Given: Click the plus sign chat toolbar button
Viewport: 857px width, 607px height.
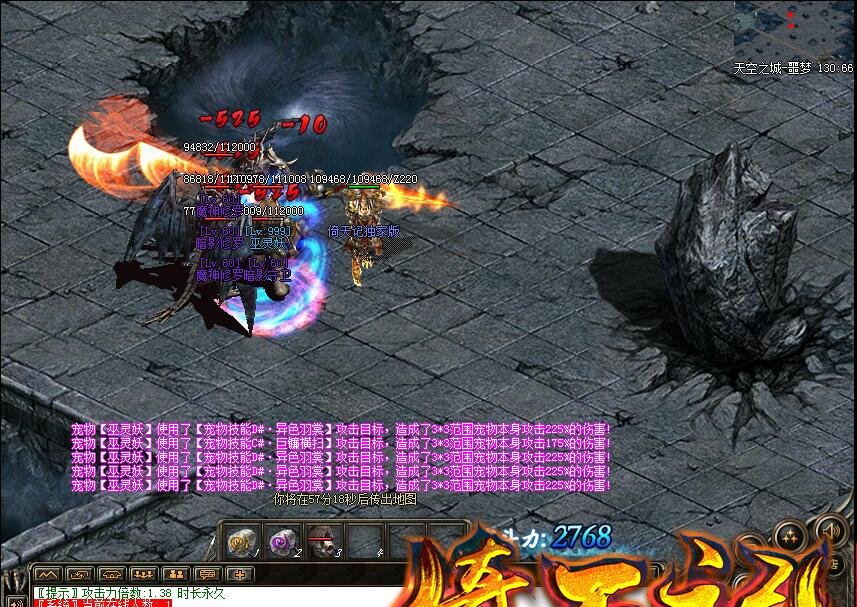Looking at the screenshot, I should tap(240, 574).
